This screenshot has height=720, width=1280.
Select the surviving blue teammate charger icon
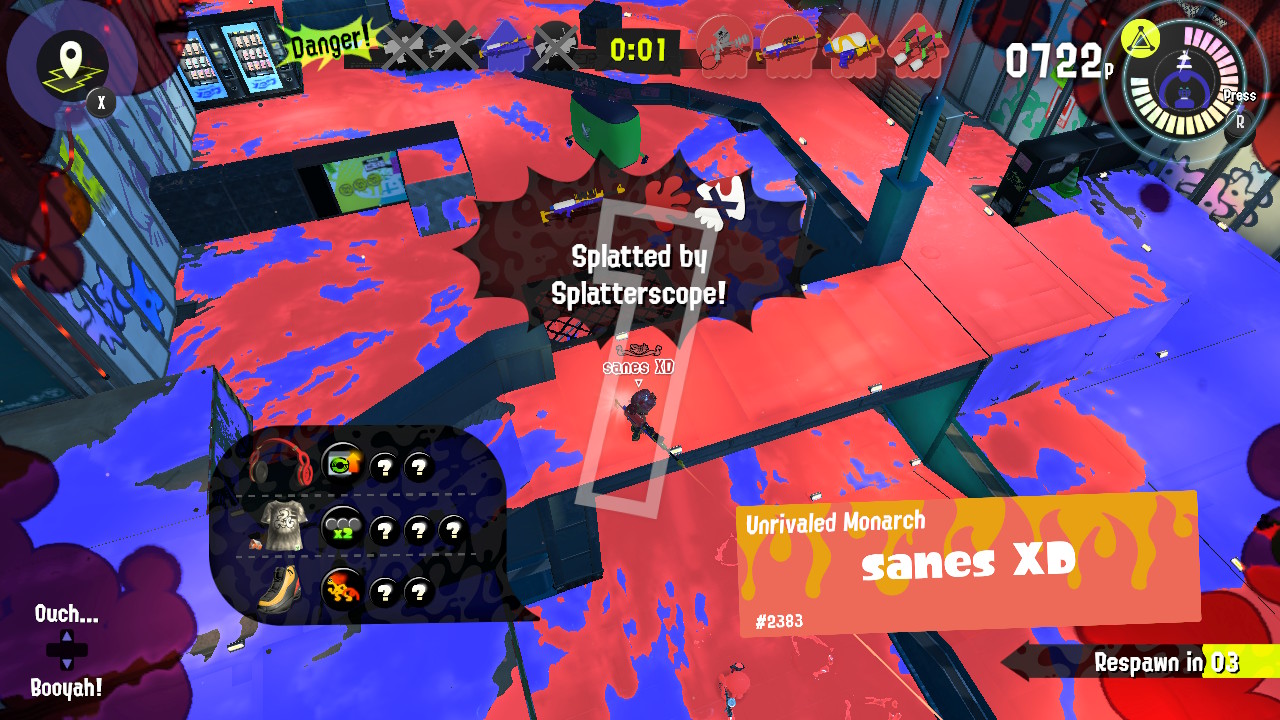pos(504,46)
